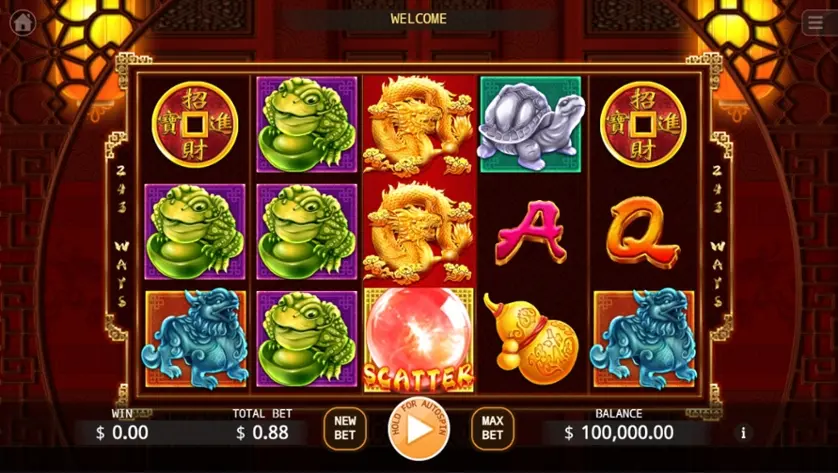This screenshot has height=473, width=838.
Task: Open the hamburger menu
Action: [x=815, y=24]
